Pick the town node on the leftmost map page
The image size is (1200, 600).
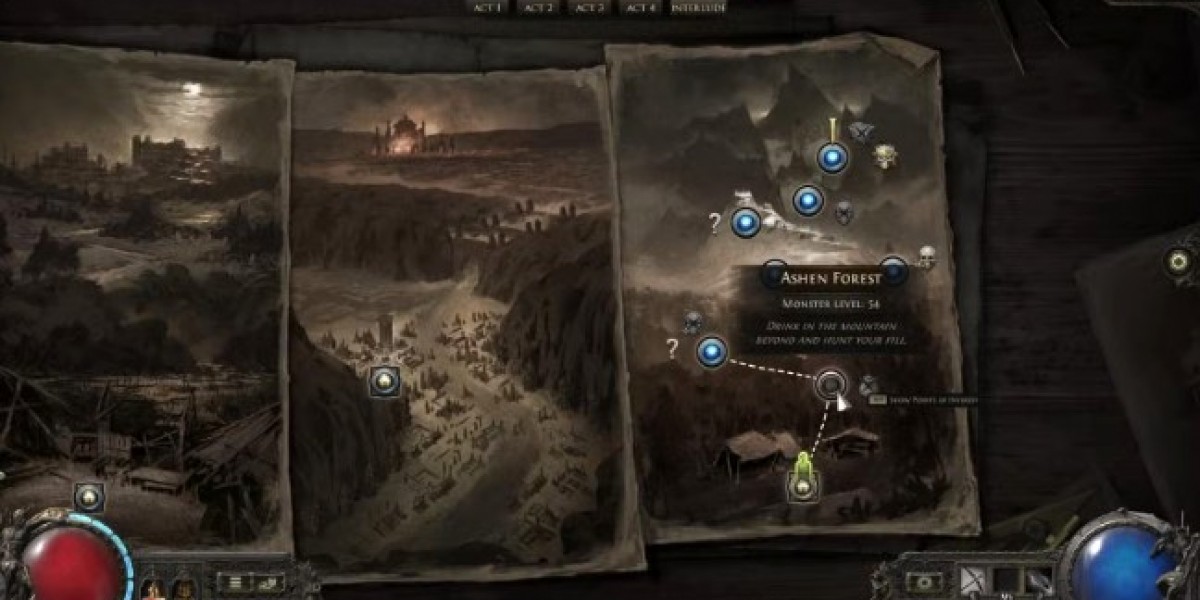(x=89, y=495)
